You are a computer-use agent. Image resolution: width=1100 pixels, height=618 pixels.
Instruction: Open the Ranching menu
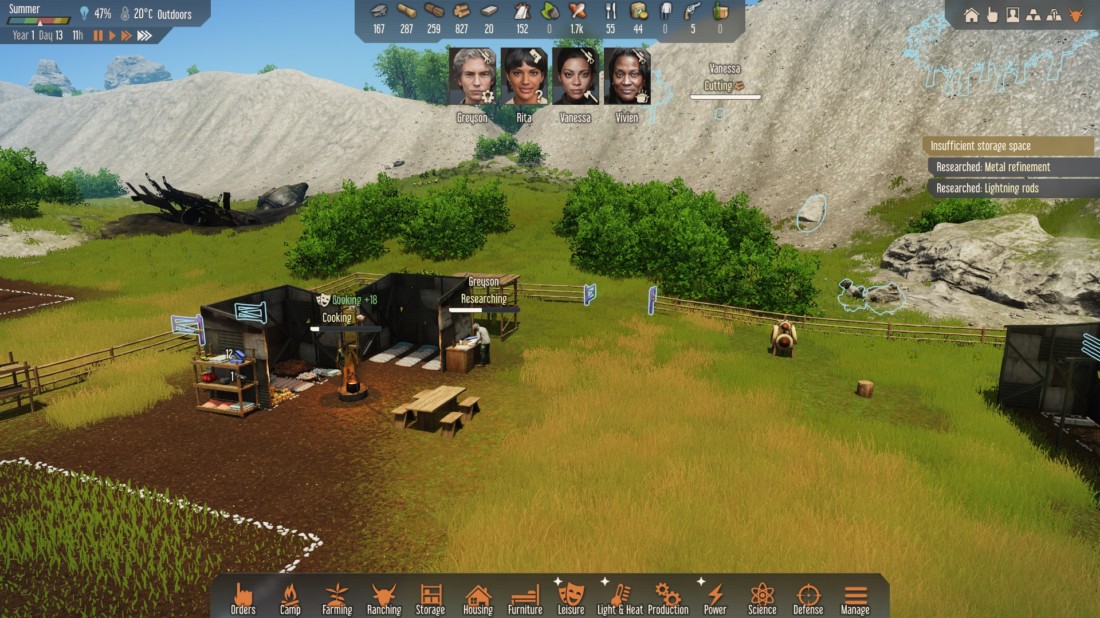pyautogui.click(x=384, y=597)
